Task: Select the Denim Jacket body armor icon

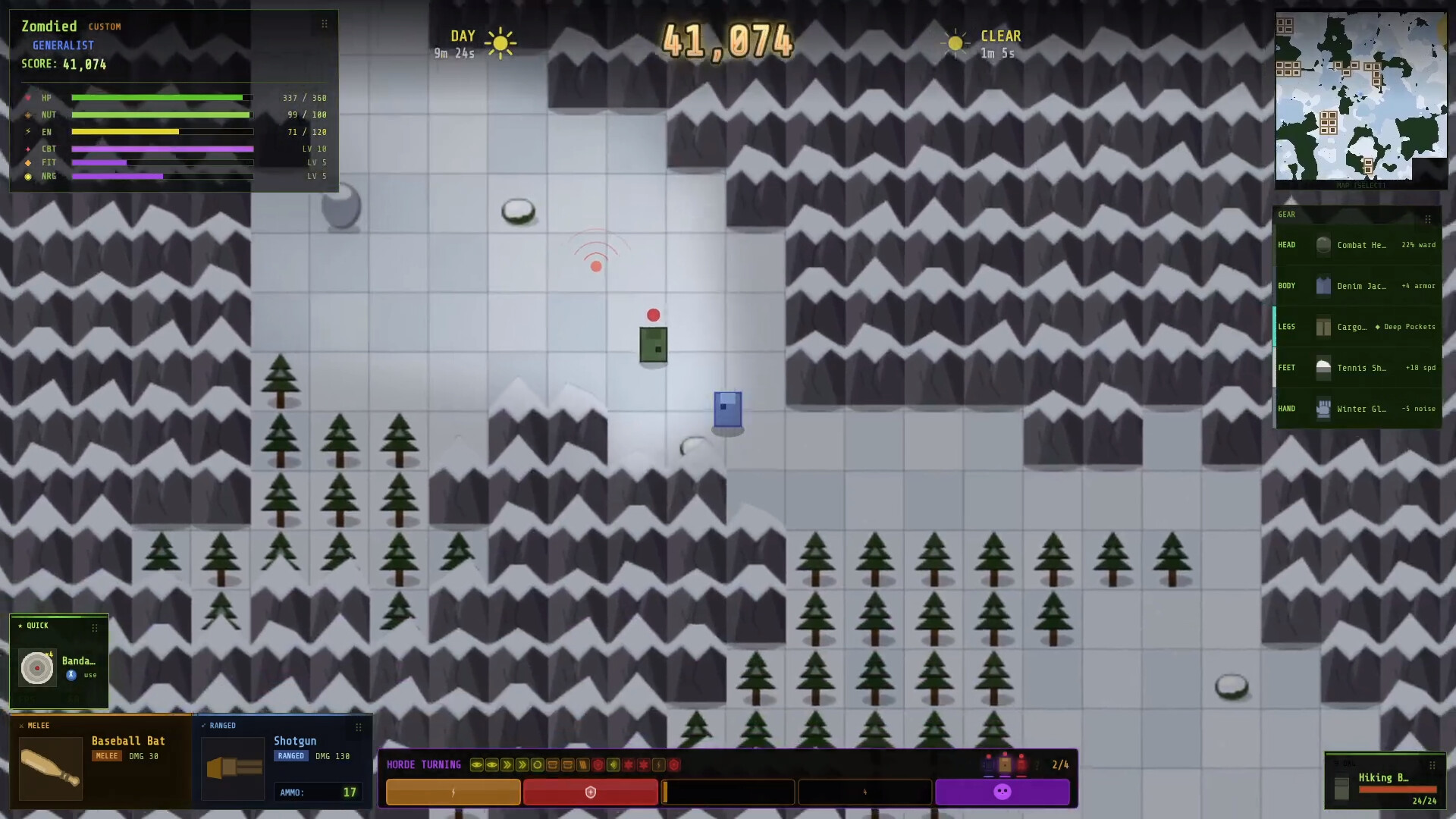Action: coord(1323,285)
